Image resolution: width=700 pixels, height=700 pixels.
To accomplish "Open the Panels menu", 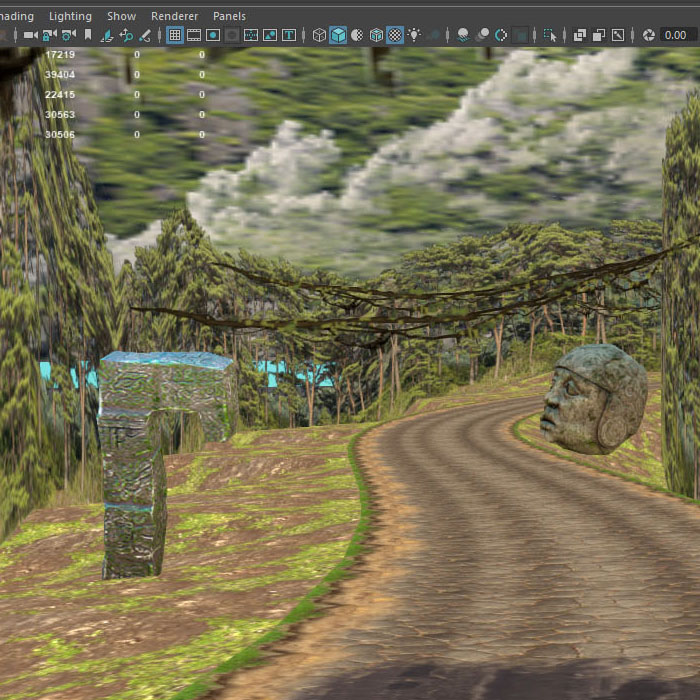I will coord(229,16).
